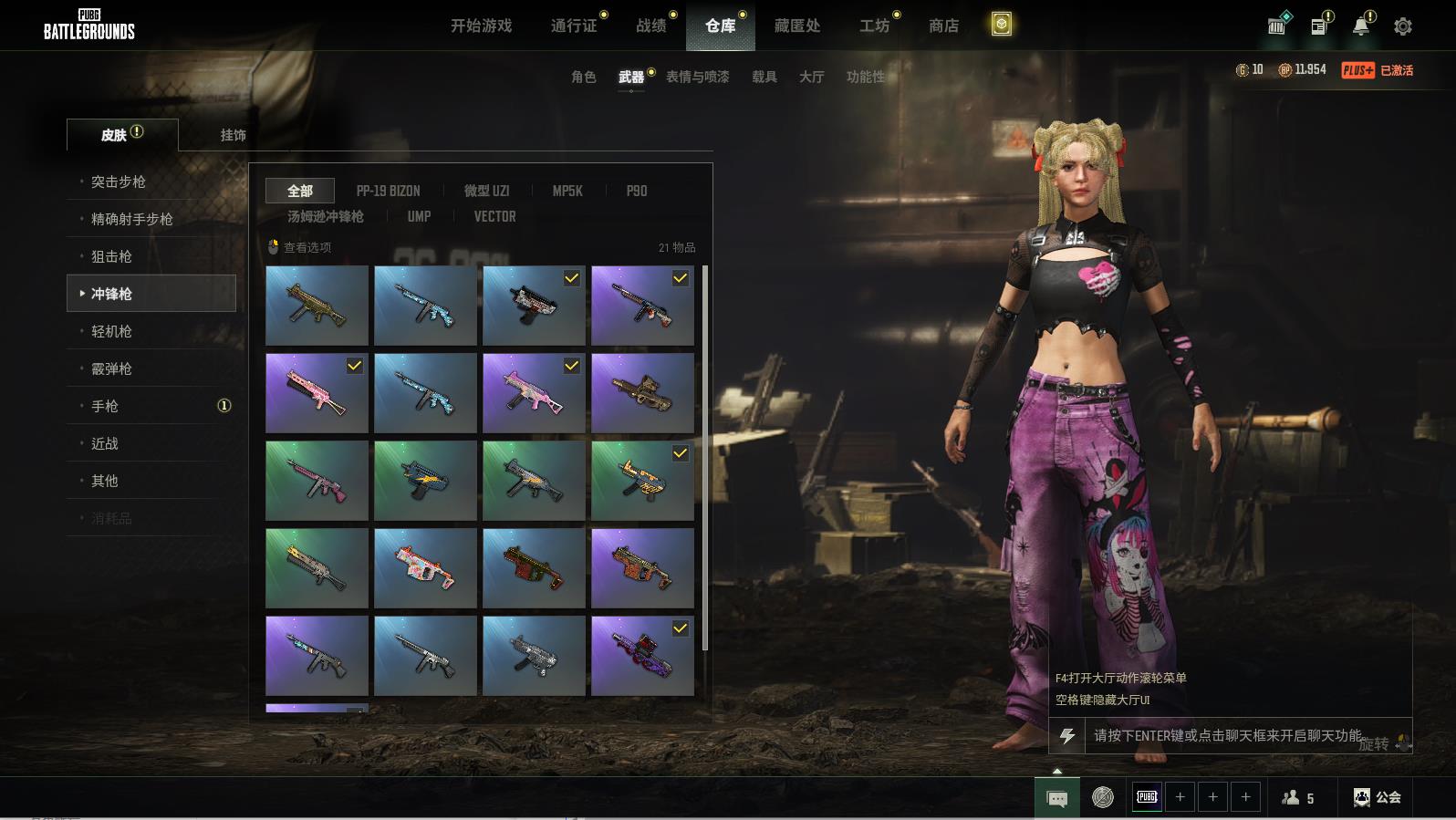Select the gold-yellow SMG skin thumbnail
Viewport: 1456px width, 820px height.
[x=317, y=306]
